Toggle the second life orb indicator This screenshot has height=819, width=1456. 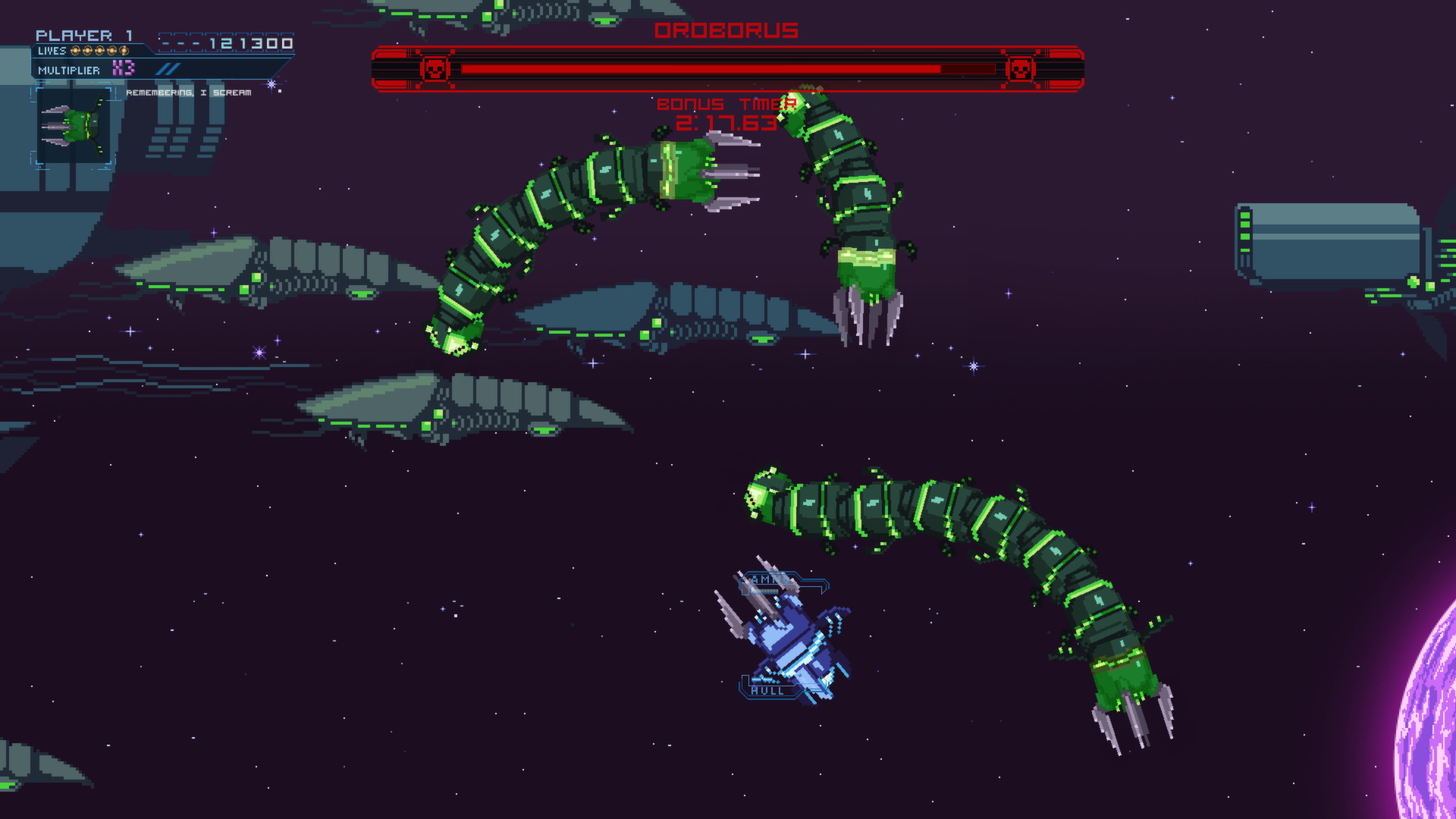86,52
